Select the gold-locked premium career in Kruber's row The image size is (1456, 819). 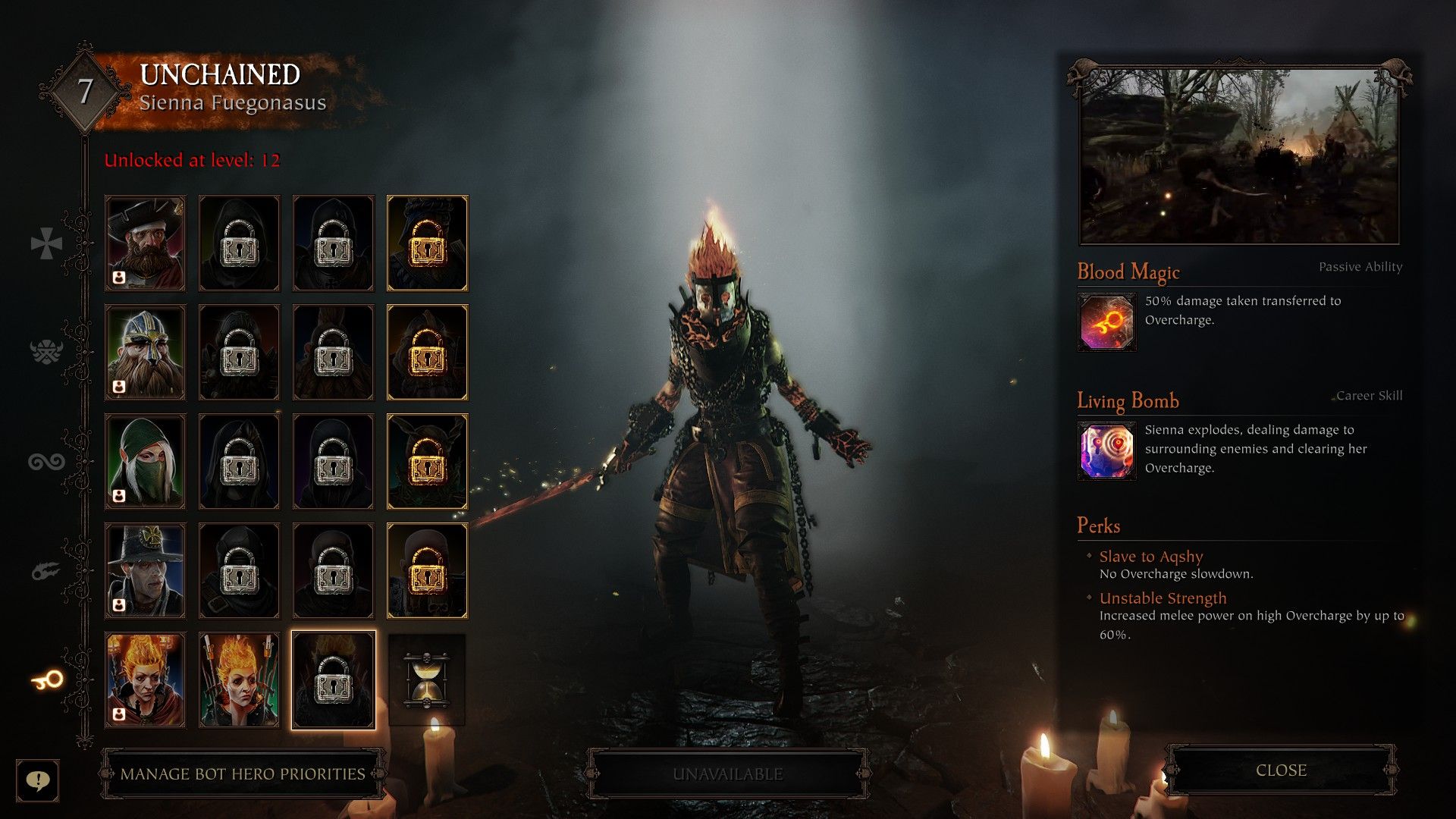coord(427,243)
